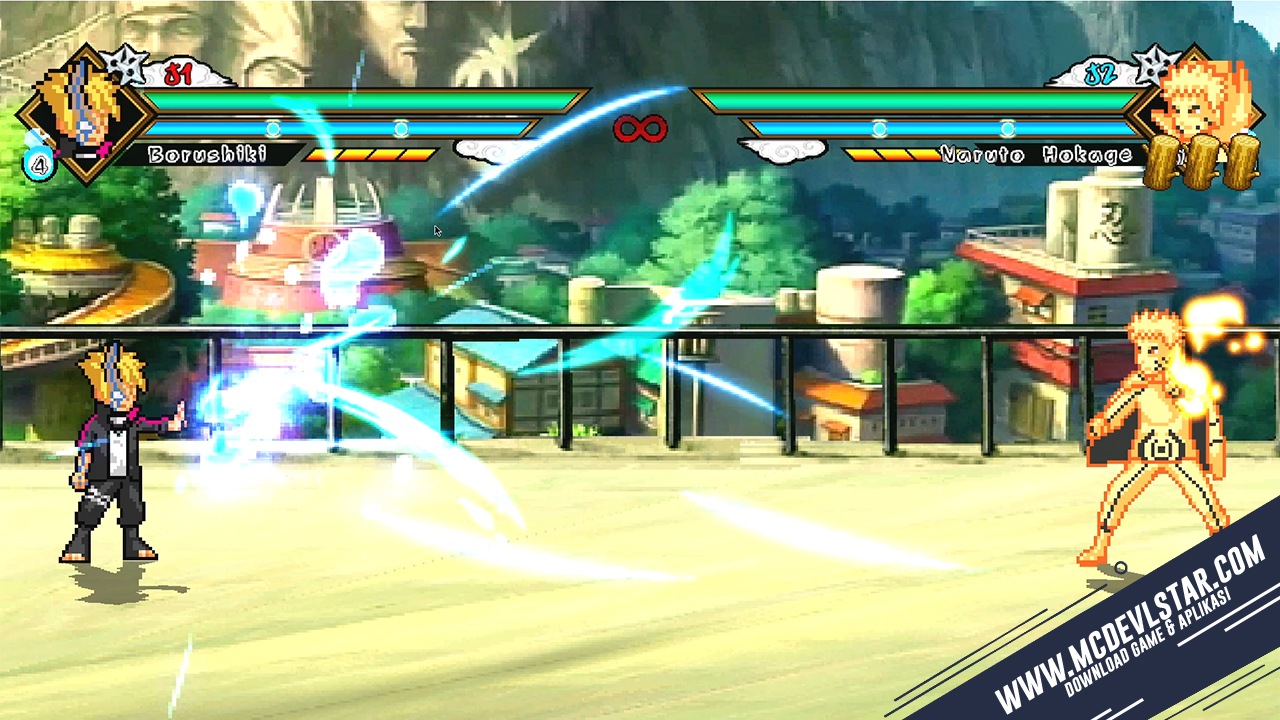The width and height of the screenshot is (1280, 720).
Task: Click the cloud decoration under Naruto's health bar
Action: pyautogui.click(x=781, y=150)
